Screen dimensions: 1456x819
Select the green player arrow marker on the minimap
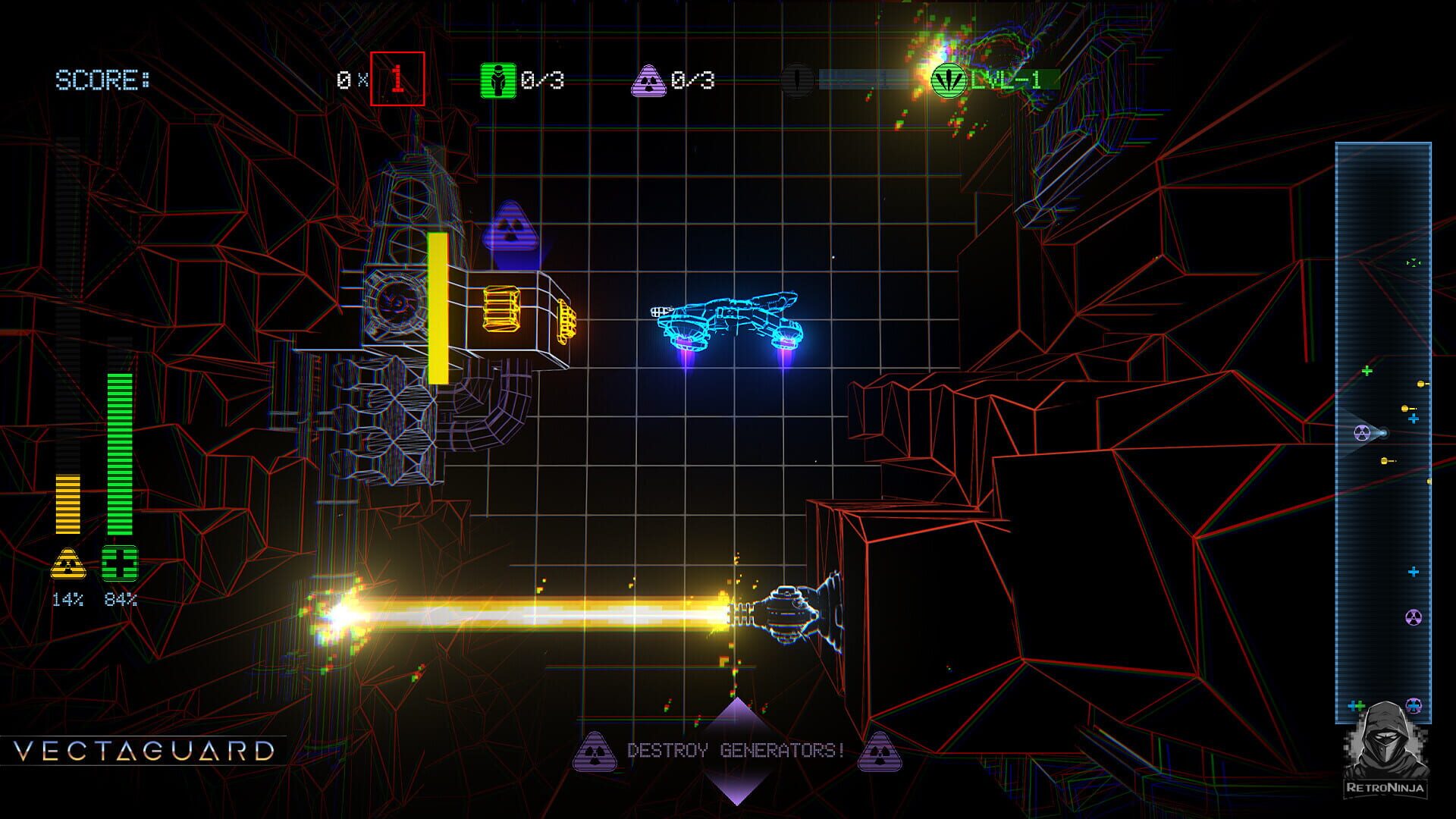click(x=1413, y=261)
